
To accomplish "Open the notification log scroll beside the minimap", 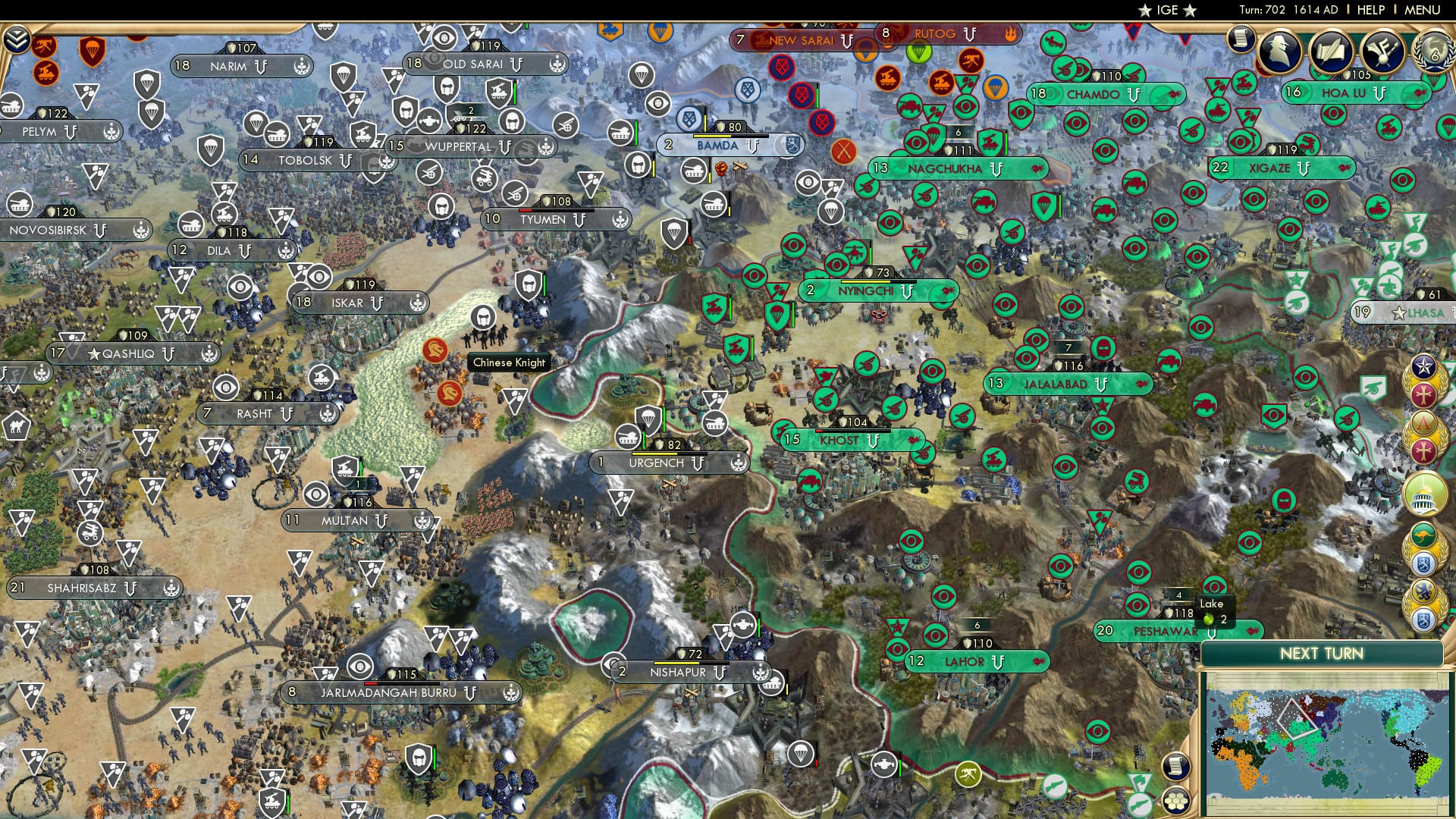I will pyautogui.click(x=1175, y=767).
